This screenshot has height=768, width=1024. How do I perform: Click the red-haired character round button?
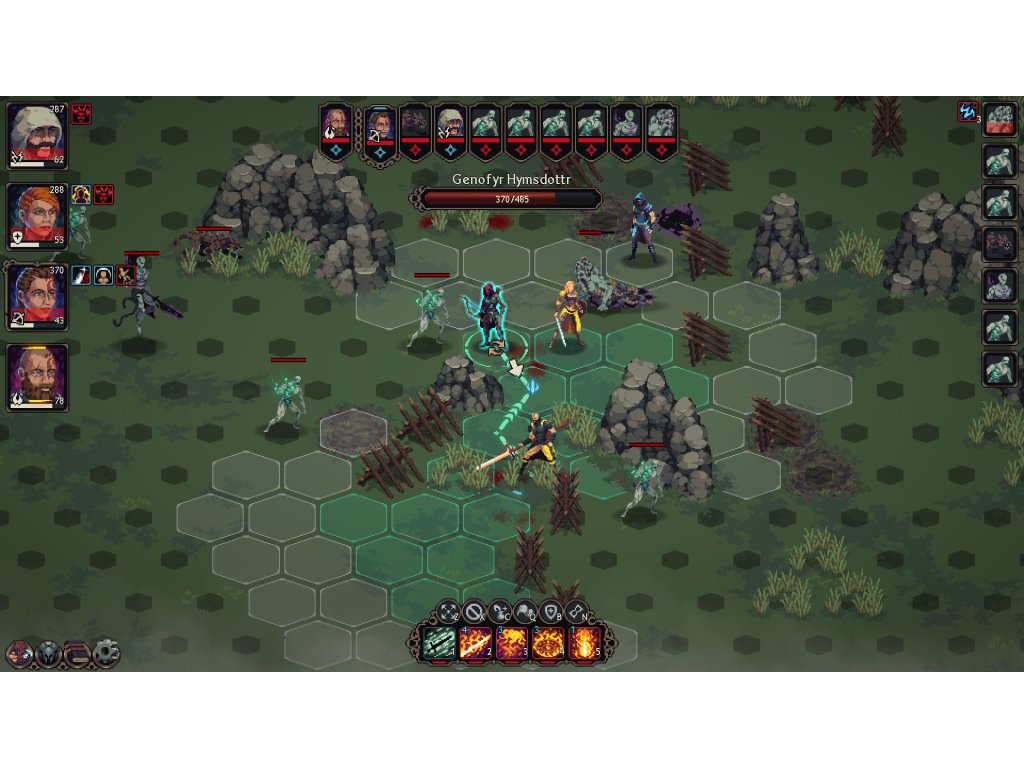[19, 654]
